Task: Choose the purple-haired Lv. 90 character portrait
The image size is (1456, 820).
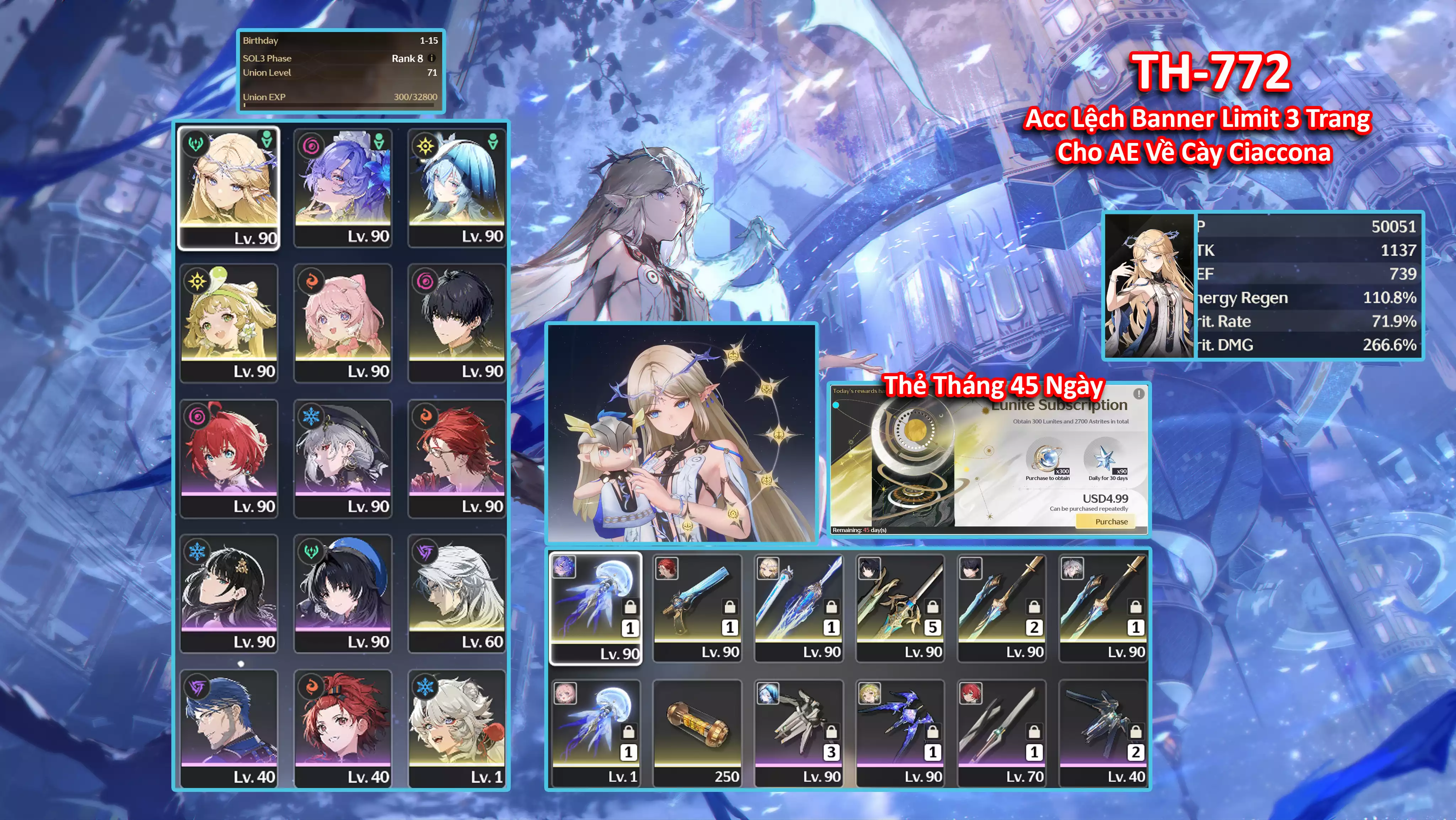Action: pos(343,187)
